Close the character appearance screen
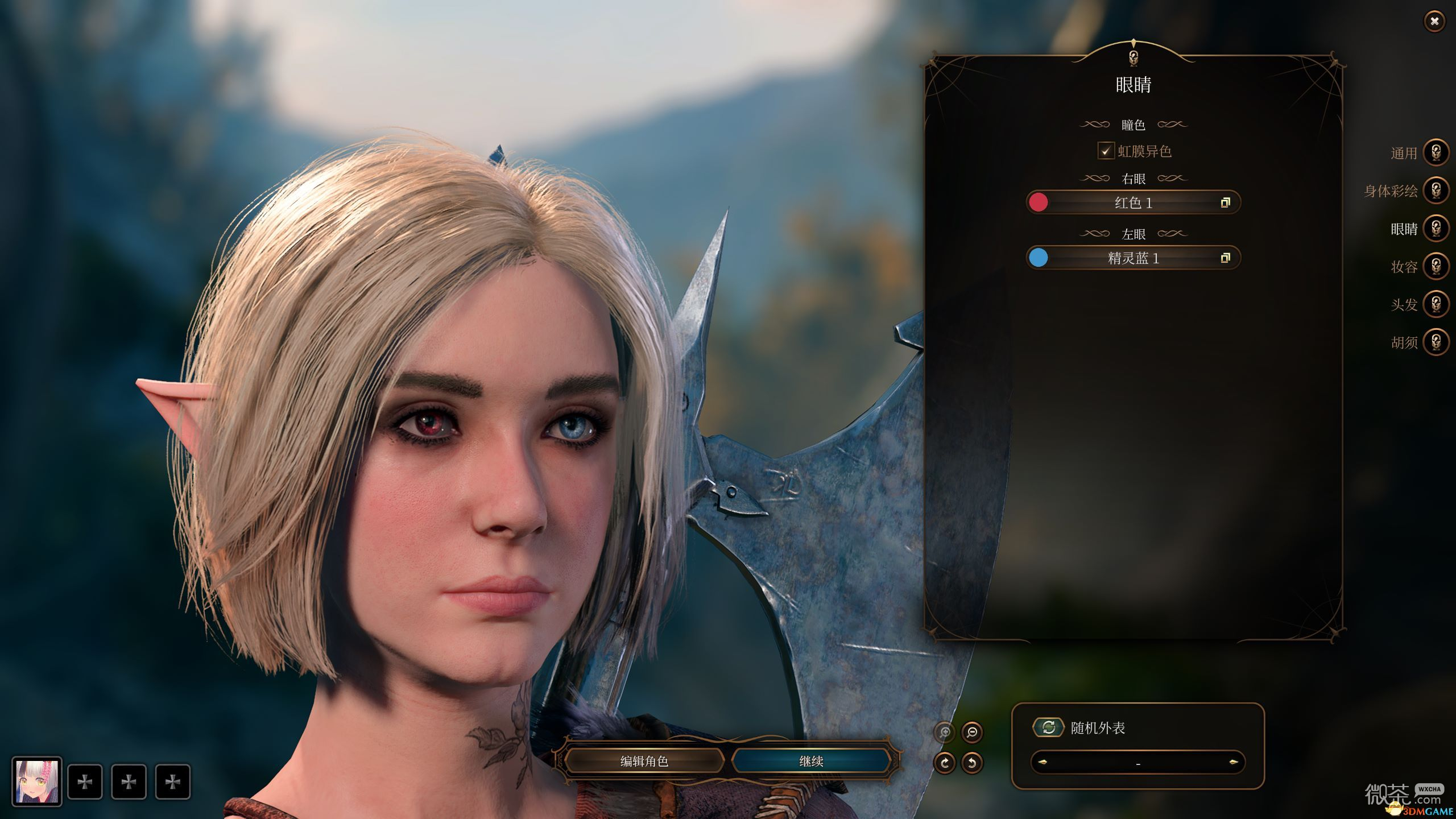 pyautogui.click(x=1434, y=22)
